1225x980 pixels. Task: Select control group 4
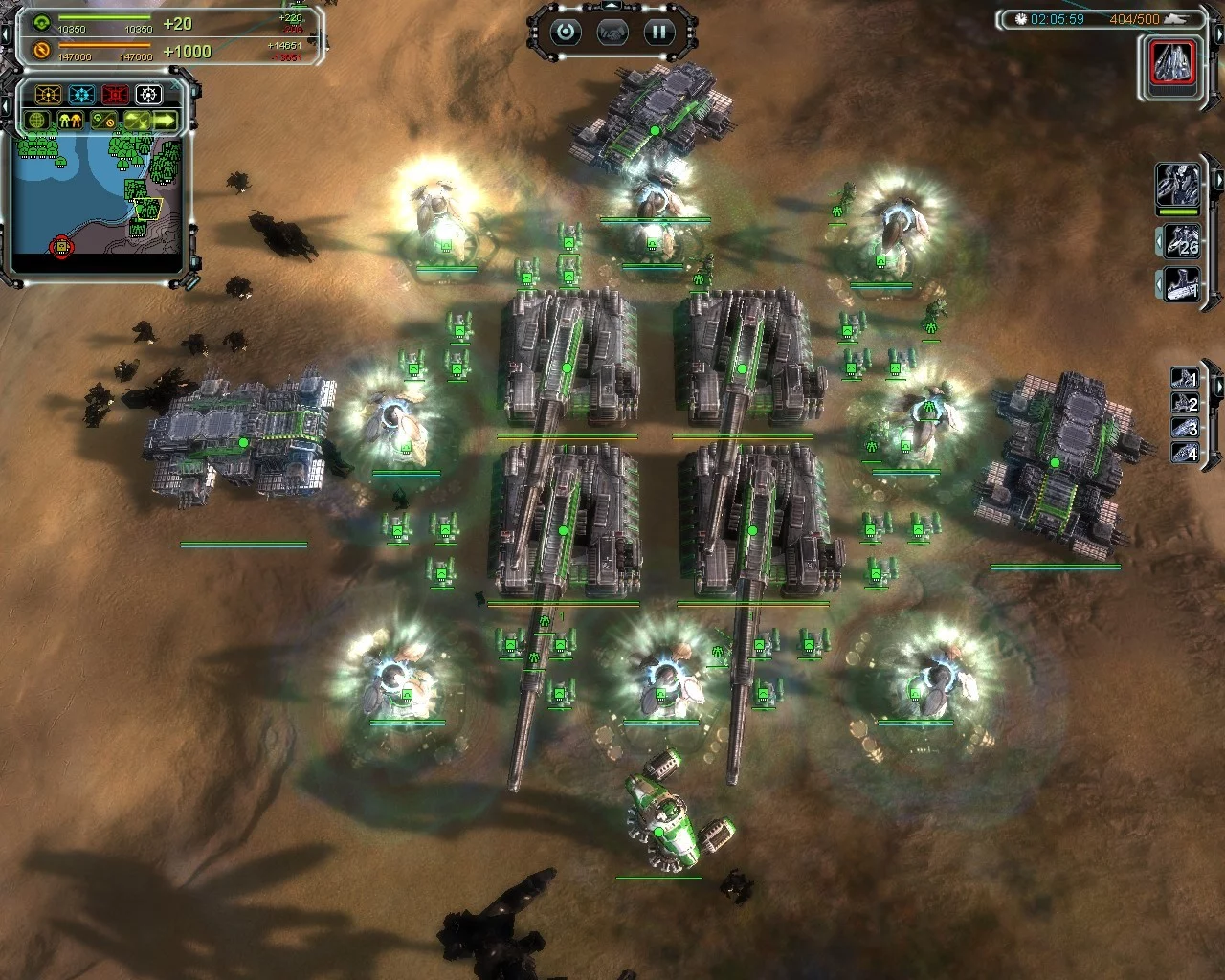1185,452
